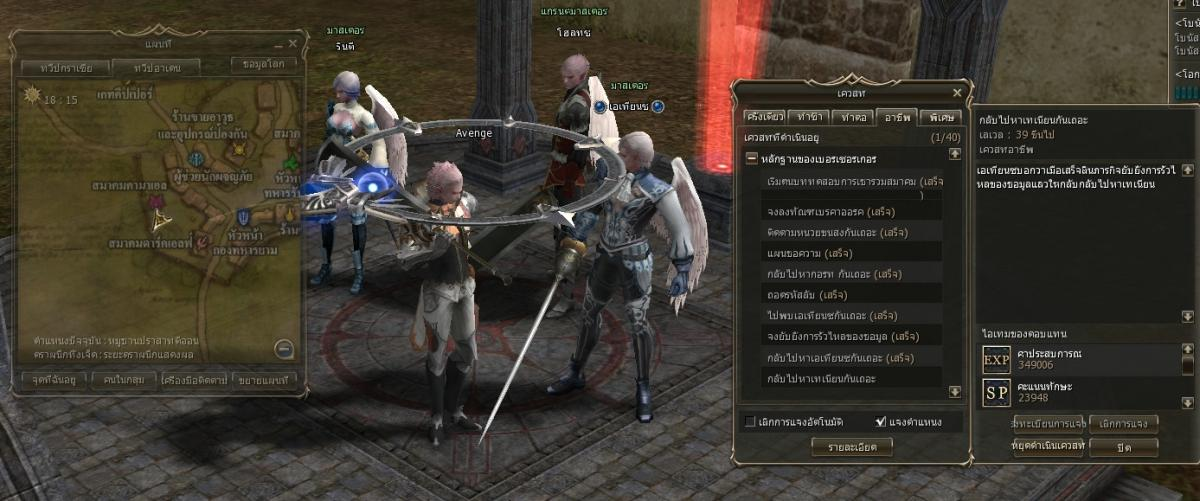Open the พิเศษ quest tab
Image resolution: width=1200 pixels, height=501 pixels.
[940, 117]
